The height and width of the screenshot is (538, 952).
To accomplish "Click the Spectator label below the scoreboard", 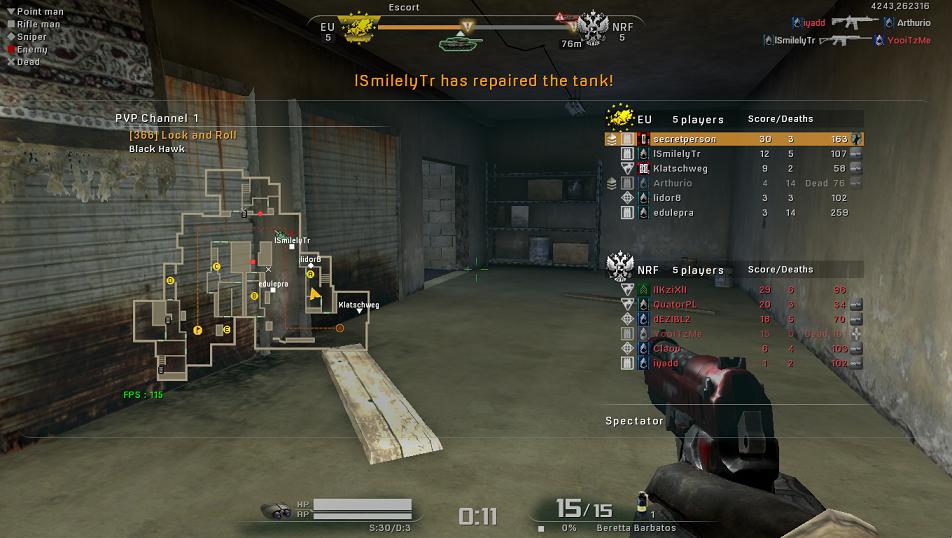I will click(x=634, y=421).
